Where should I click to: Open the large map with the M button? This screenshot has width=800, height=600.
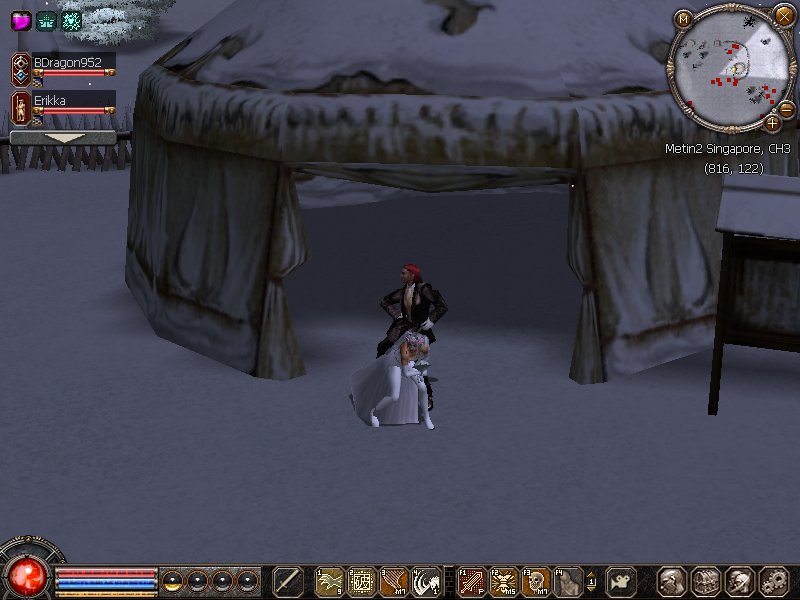pos(684,18)
